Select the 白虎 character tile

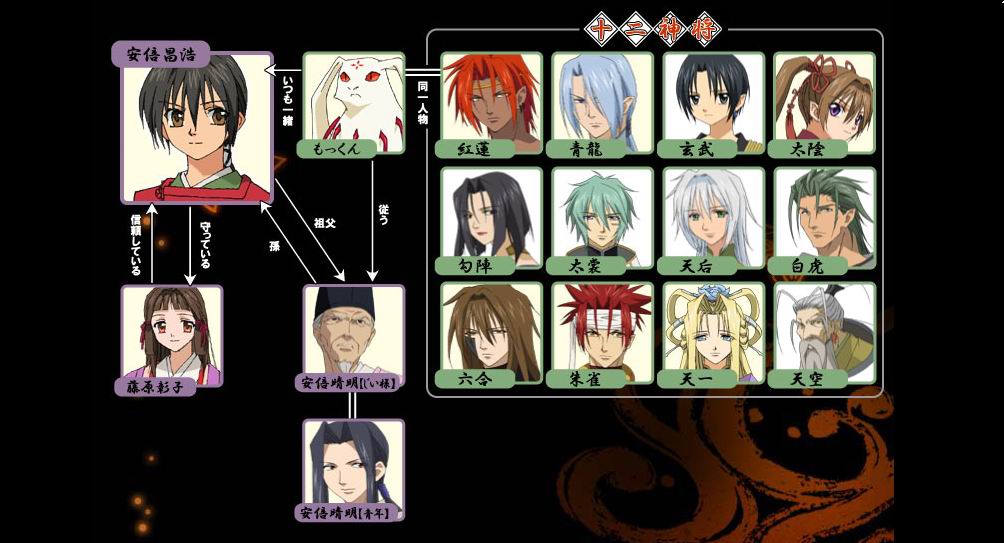pyautogui.click(x=824, y=213)
